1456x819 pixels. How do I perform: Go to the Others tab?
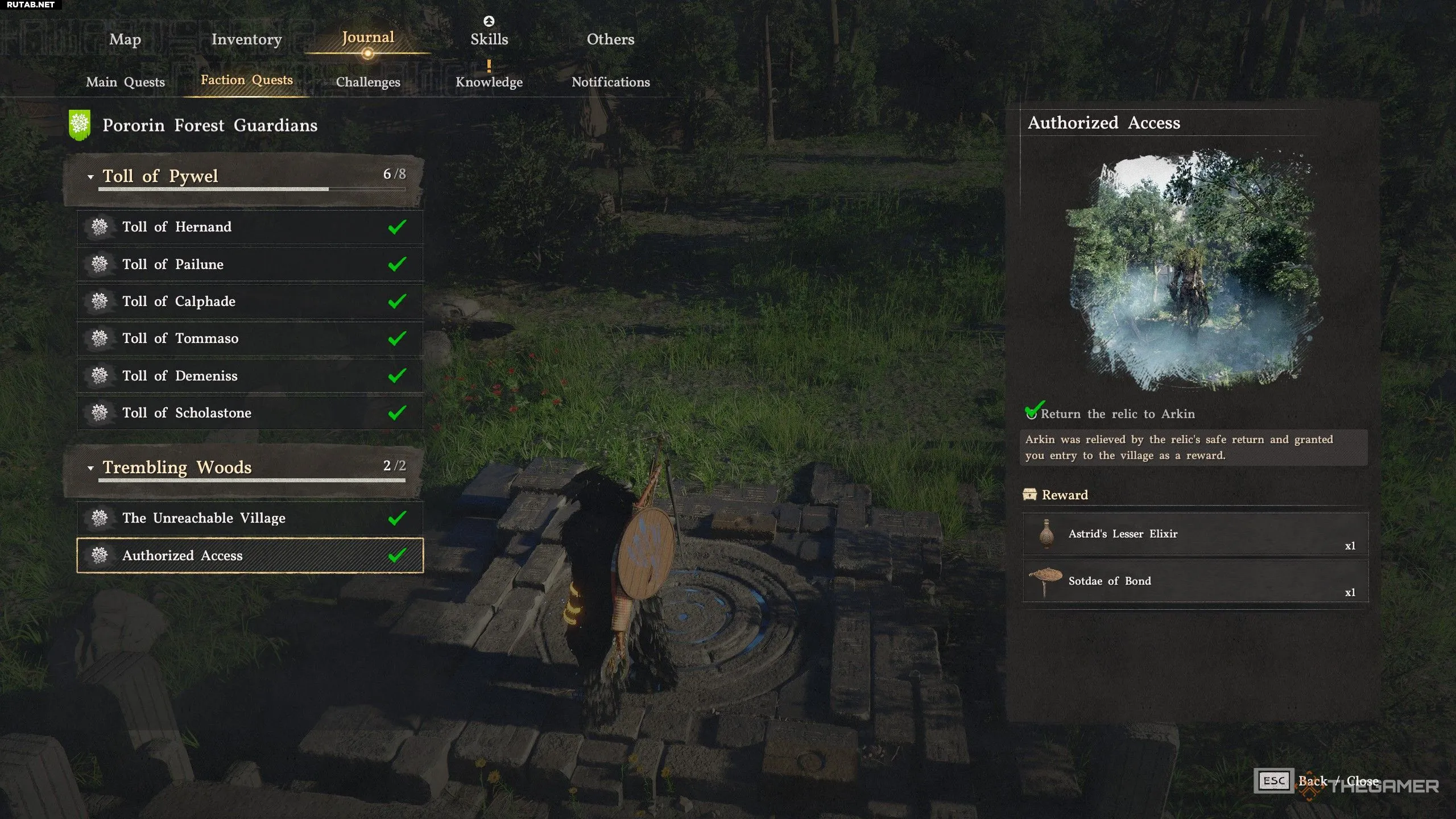610,39
